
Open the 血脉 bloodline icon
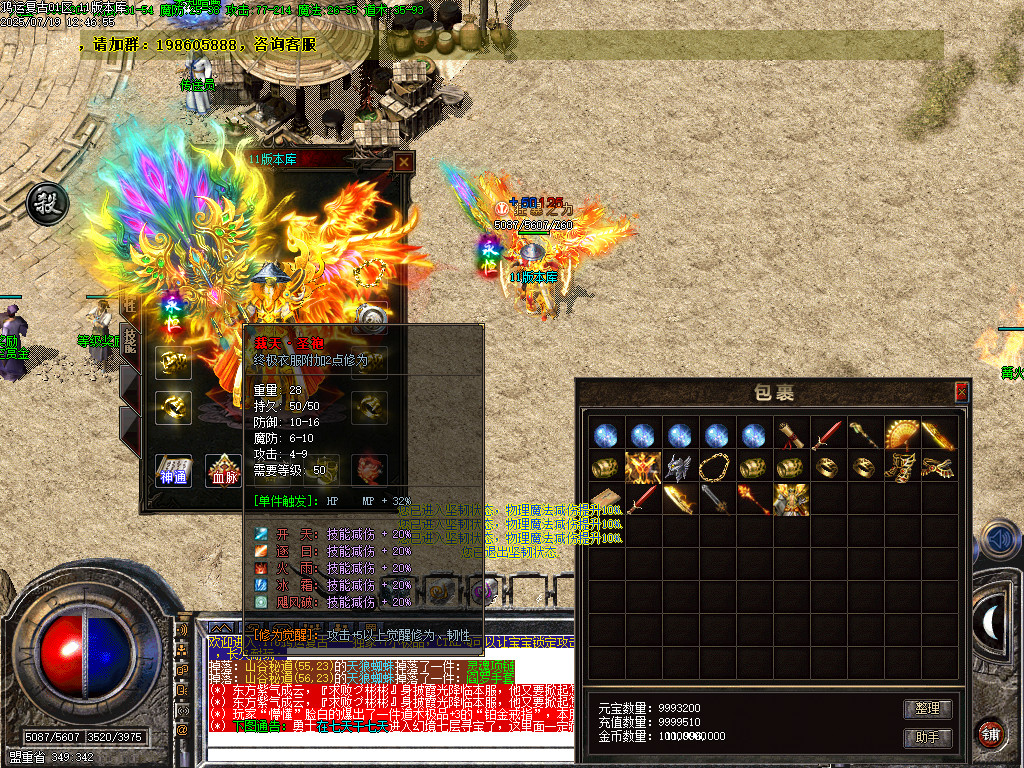coord(223,469)
